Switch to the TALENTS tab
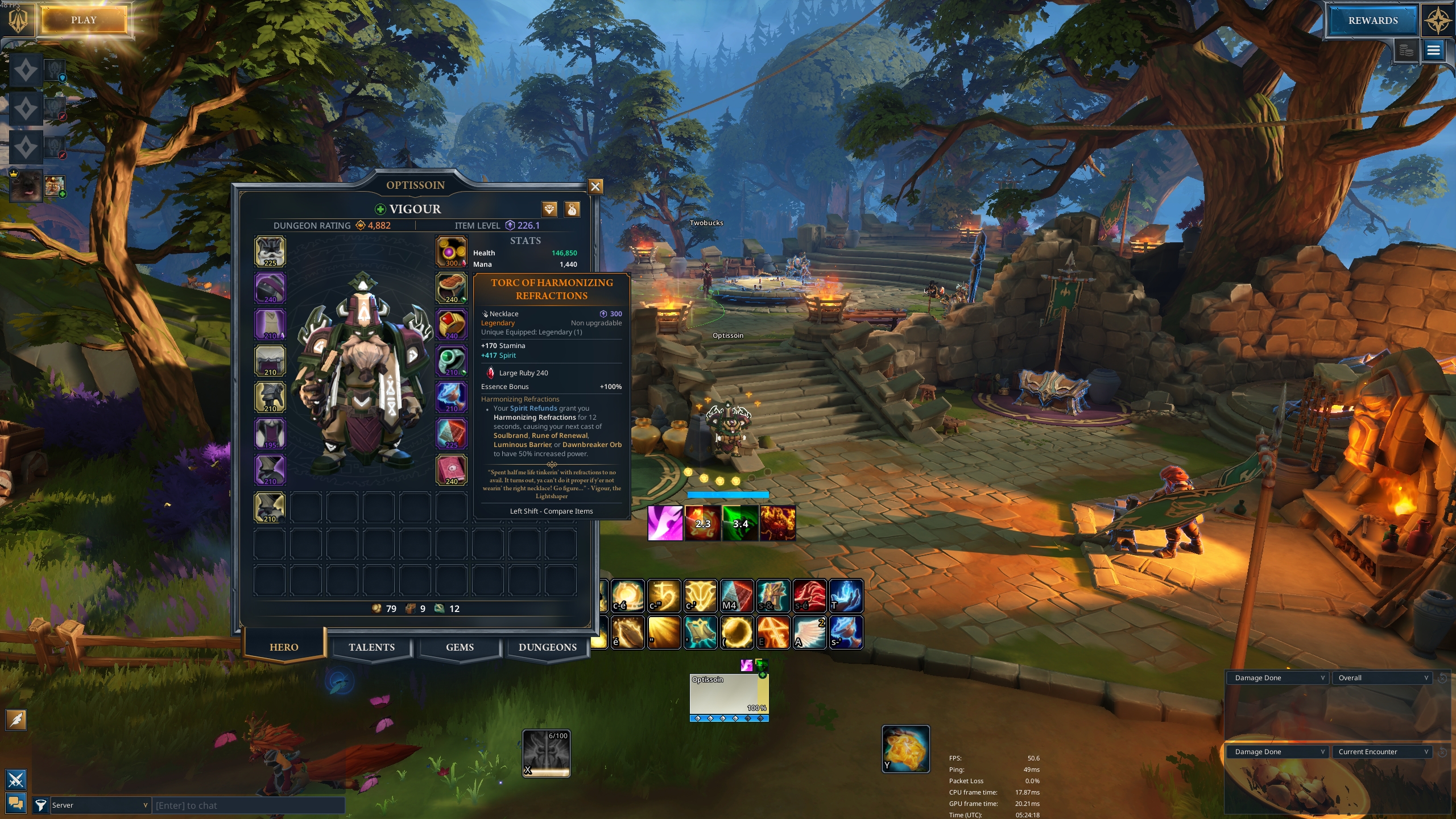The width and height of the screenshot is (1456, 819). [x=371, y=647]
